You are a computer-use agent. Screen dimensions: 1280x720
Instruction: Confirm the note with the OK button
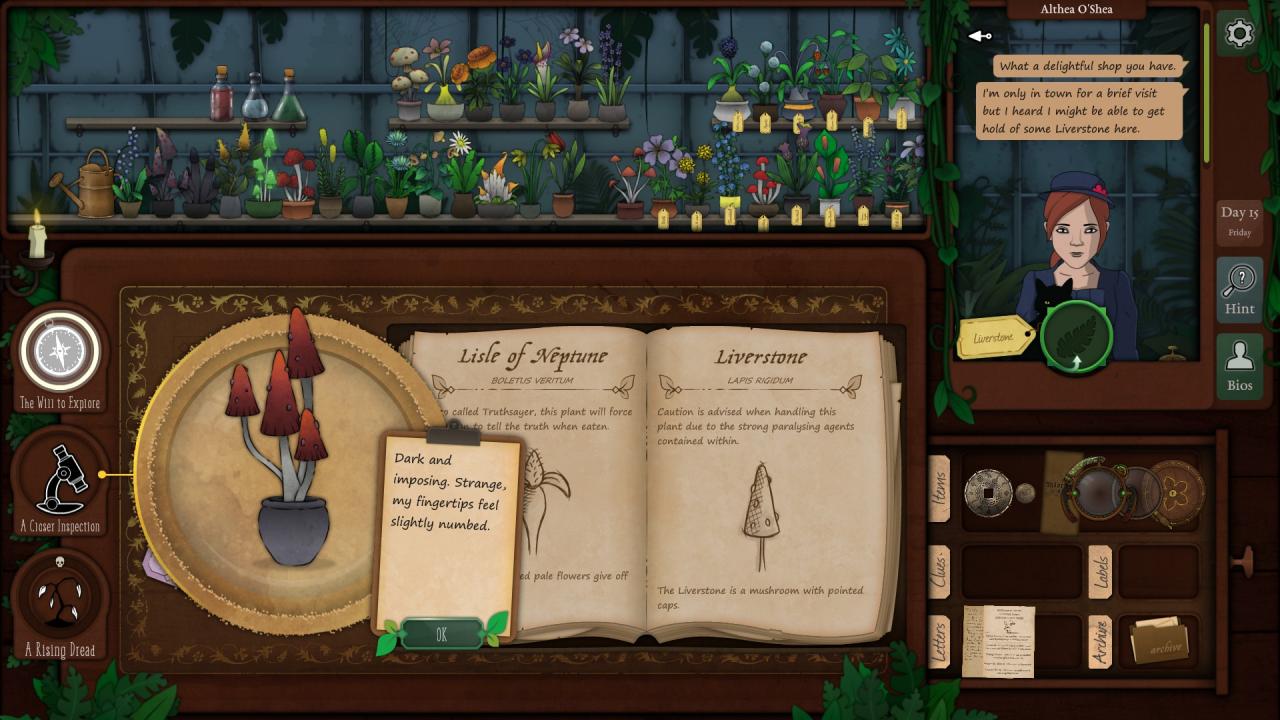click(x=441, y=634)
